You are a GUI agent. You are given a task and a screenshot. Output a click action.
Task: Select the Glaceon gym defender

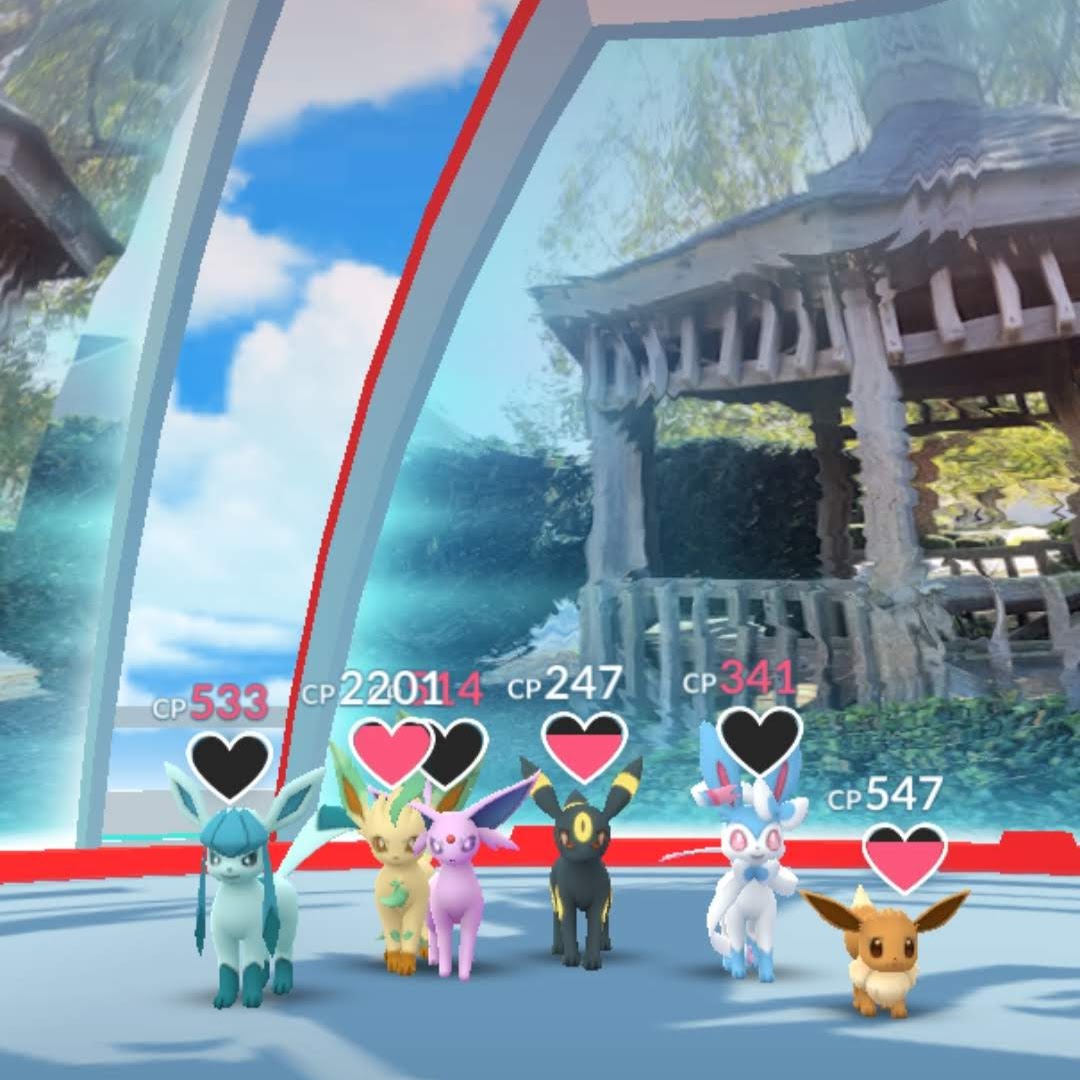pos(242,890)
